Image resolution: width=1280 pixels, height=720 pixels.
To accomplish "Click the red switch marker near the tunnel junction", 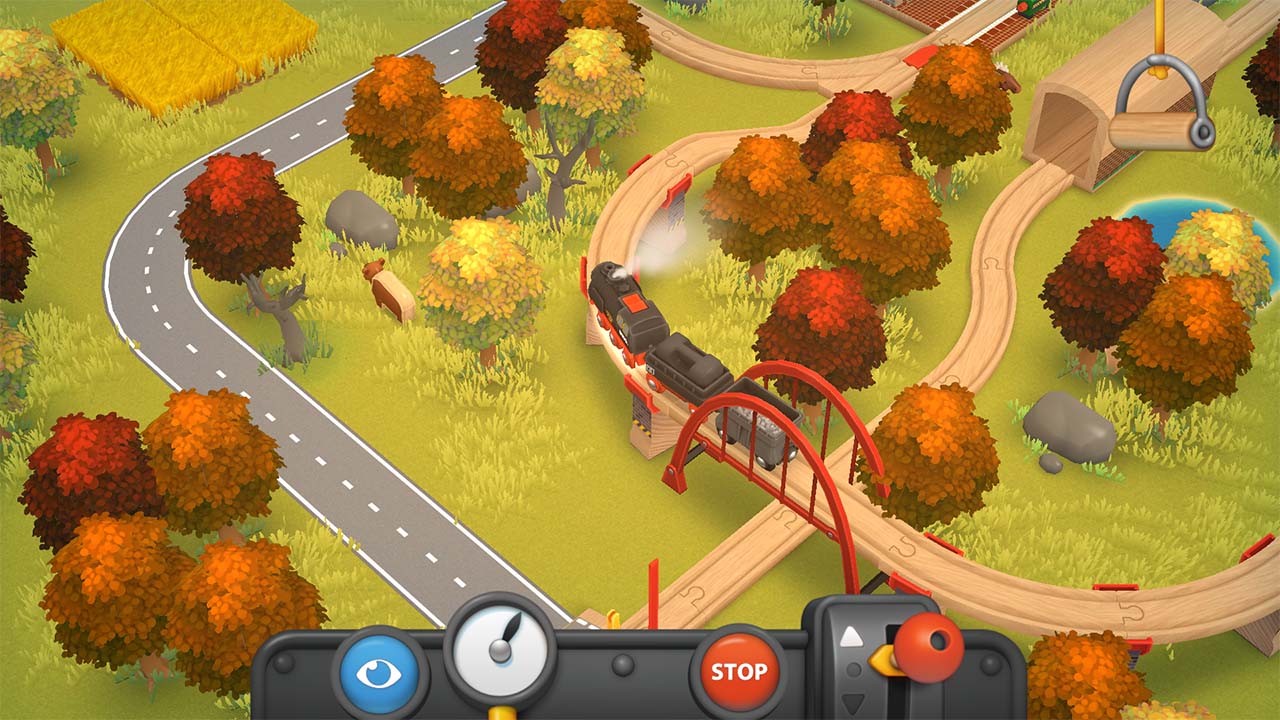I will tap(921, 58).
